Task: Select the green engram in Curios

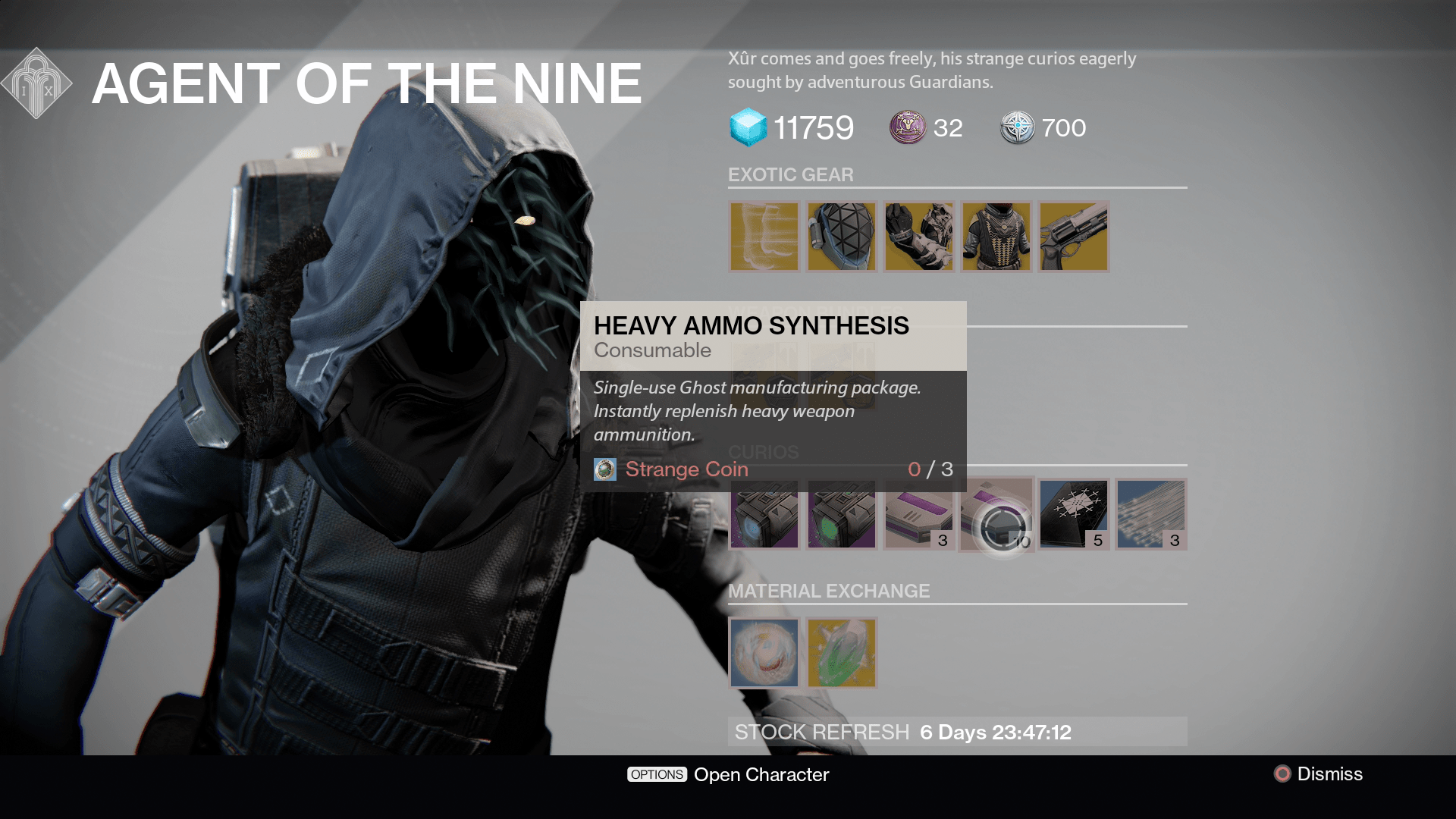Action: click(842, 516)
